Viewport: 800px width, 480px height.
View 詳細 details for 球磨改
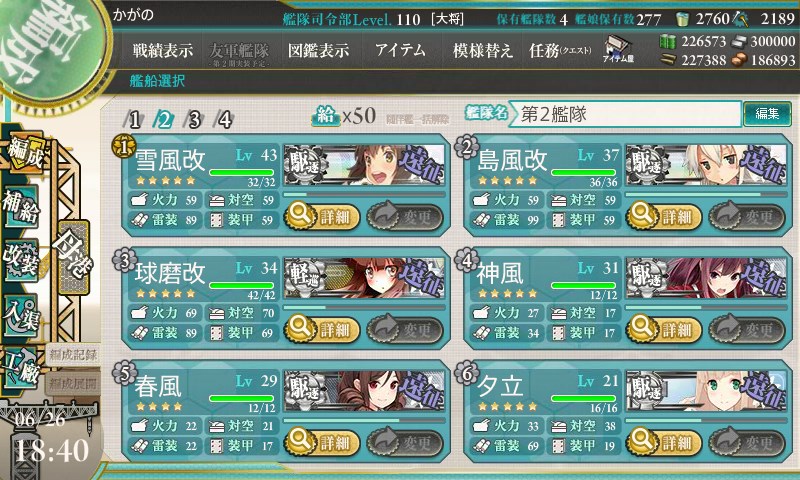(320, 328)
